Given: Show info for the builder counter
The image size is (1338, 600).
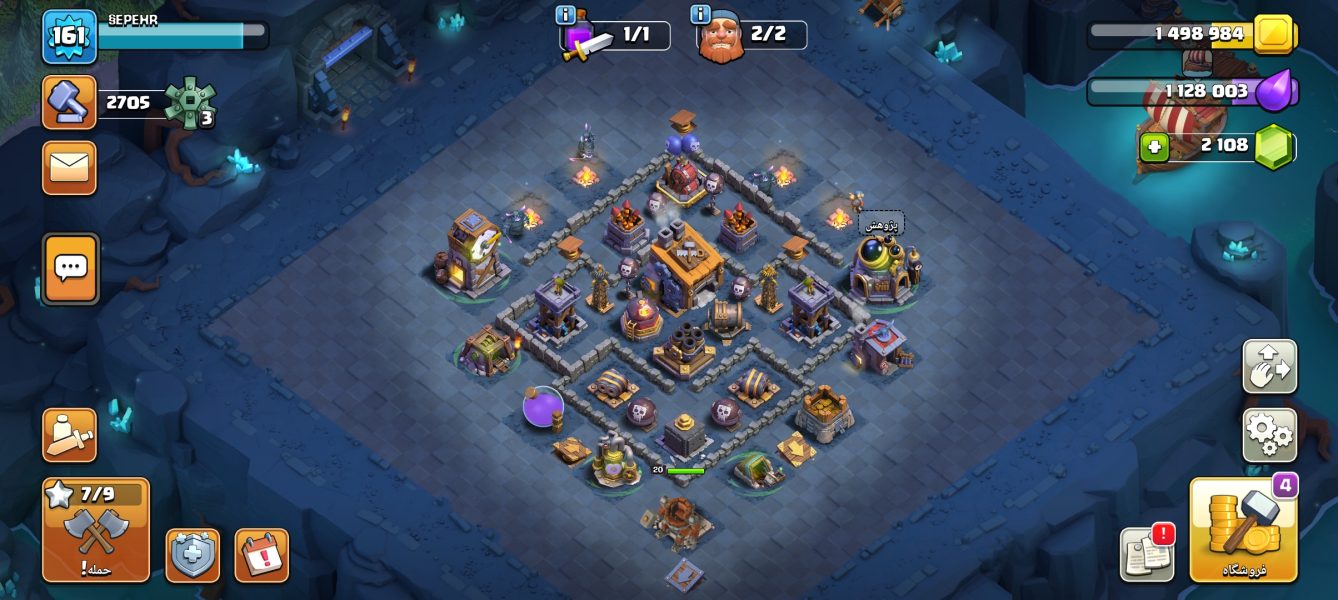Looking at the screenshot, I should click(x=701, y=14).
